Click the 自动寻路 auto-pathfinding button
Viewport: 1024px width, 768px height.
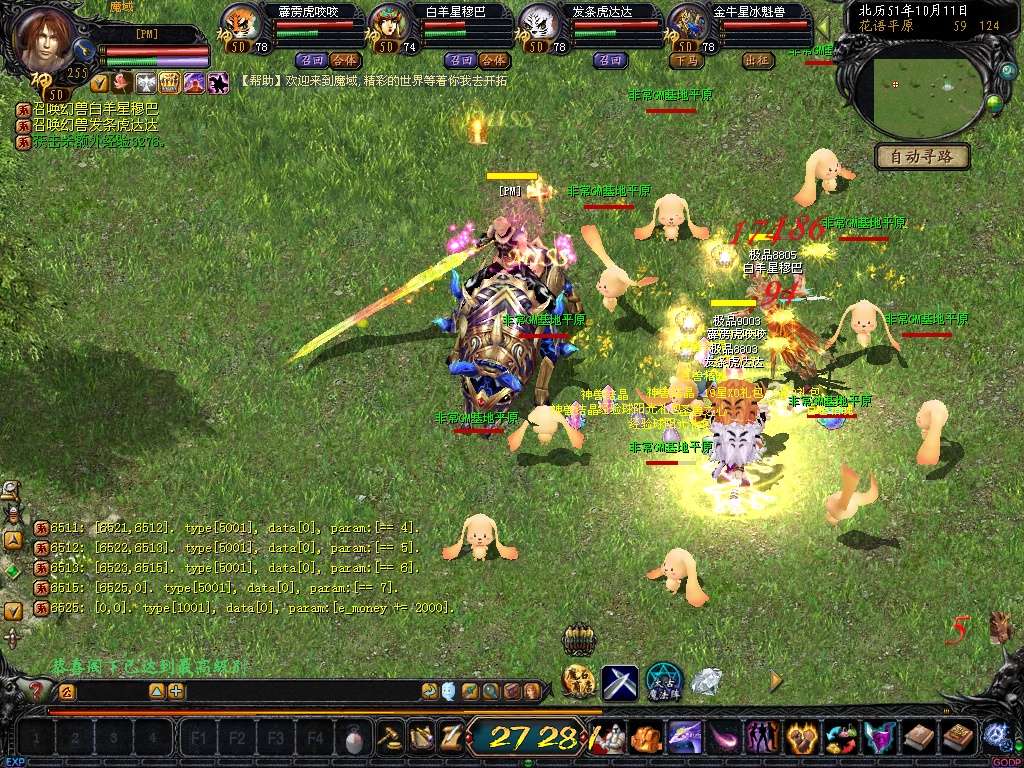[922, 156]
